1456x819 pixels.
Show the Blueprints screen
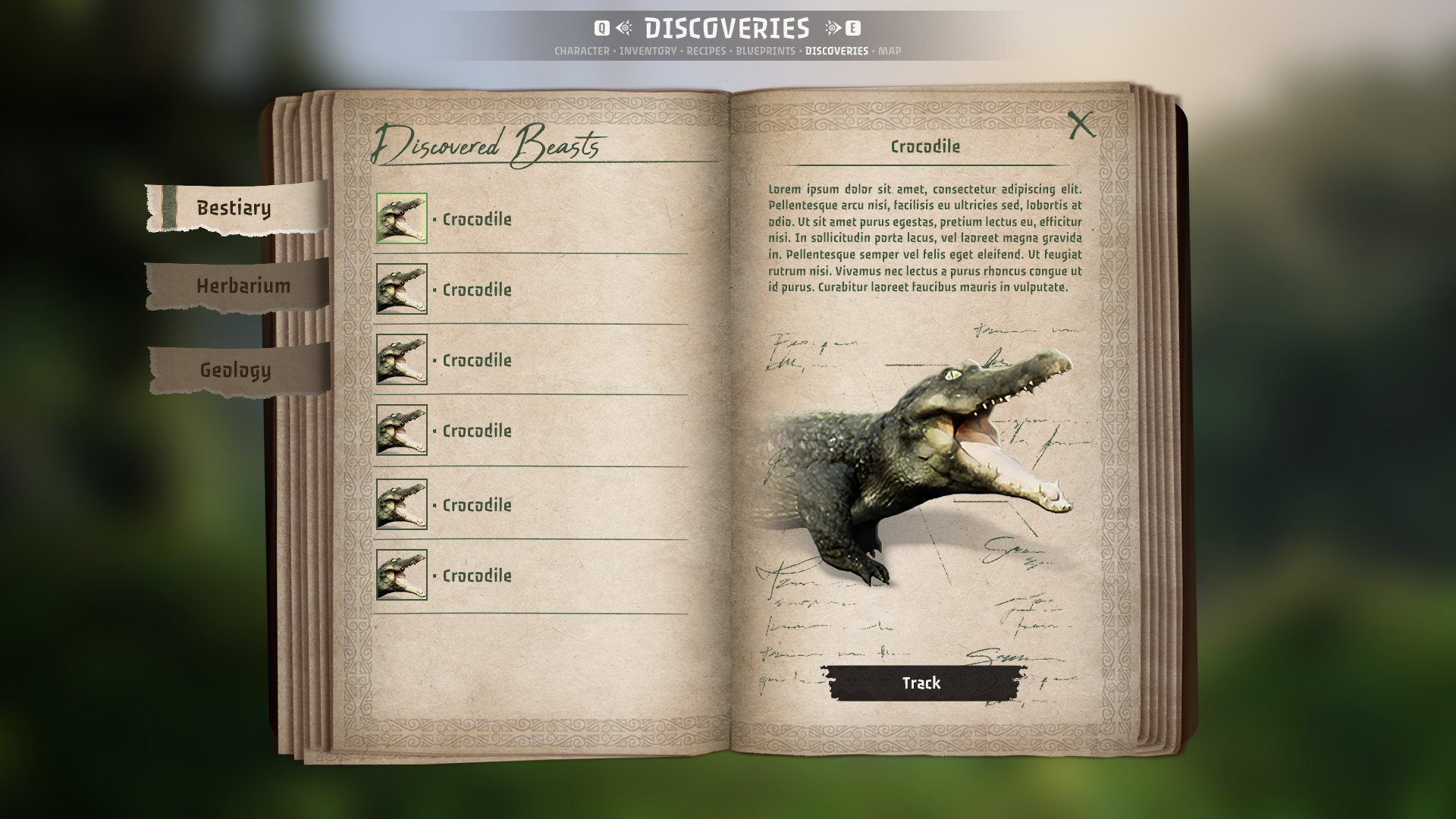765,51
